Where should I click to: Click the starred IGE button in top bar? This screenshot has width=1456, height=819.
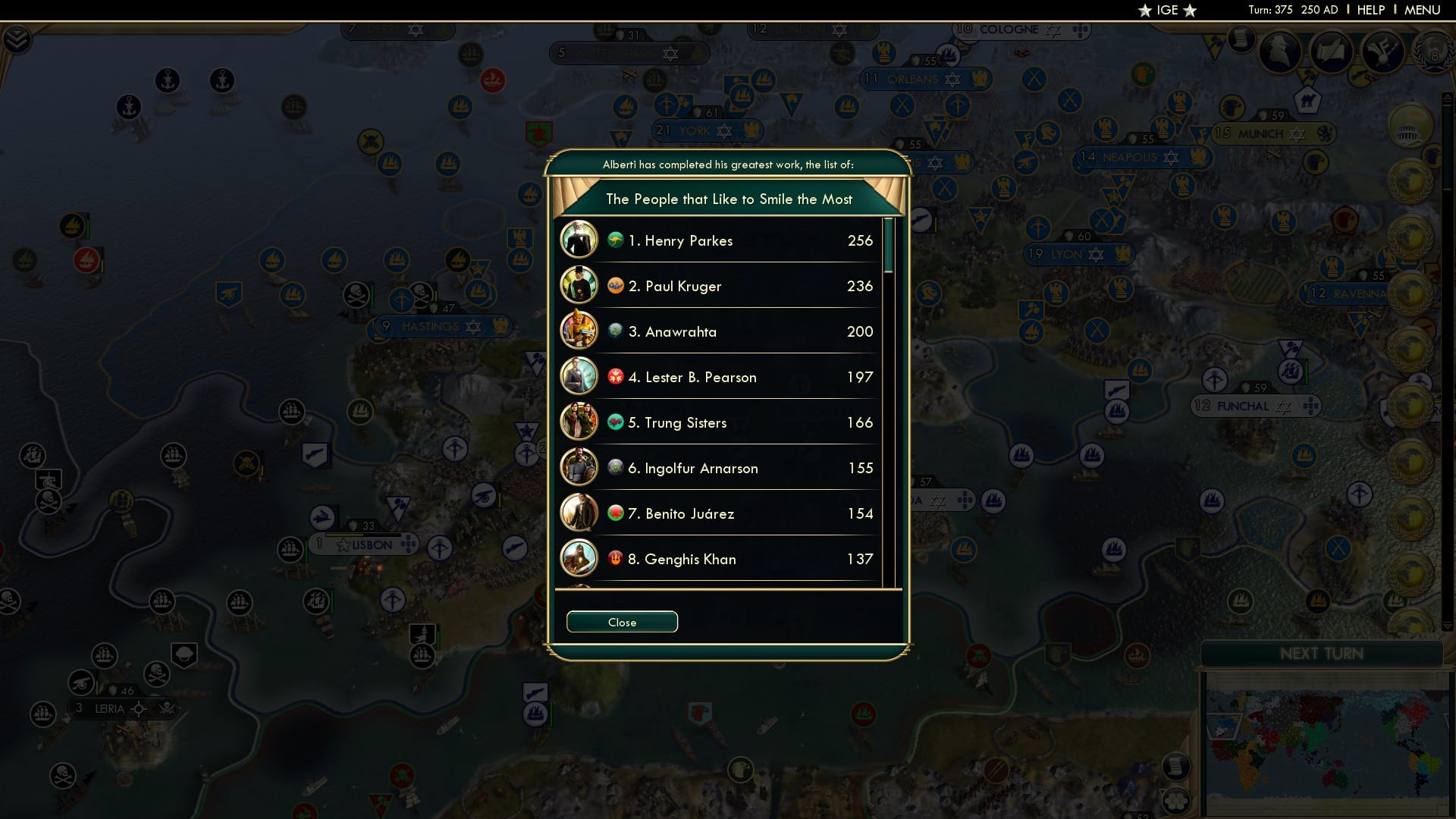click(1168, 10)
